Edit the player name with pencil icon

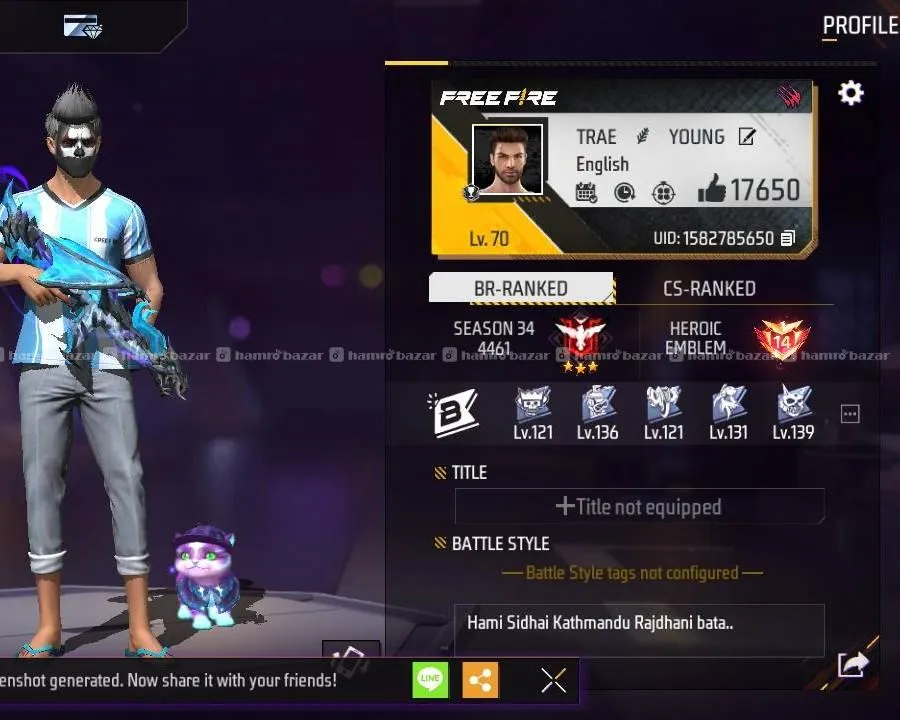click(747, 137)
